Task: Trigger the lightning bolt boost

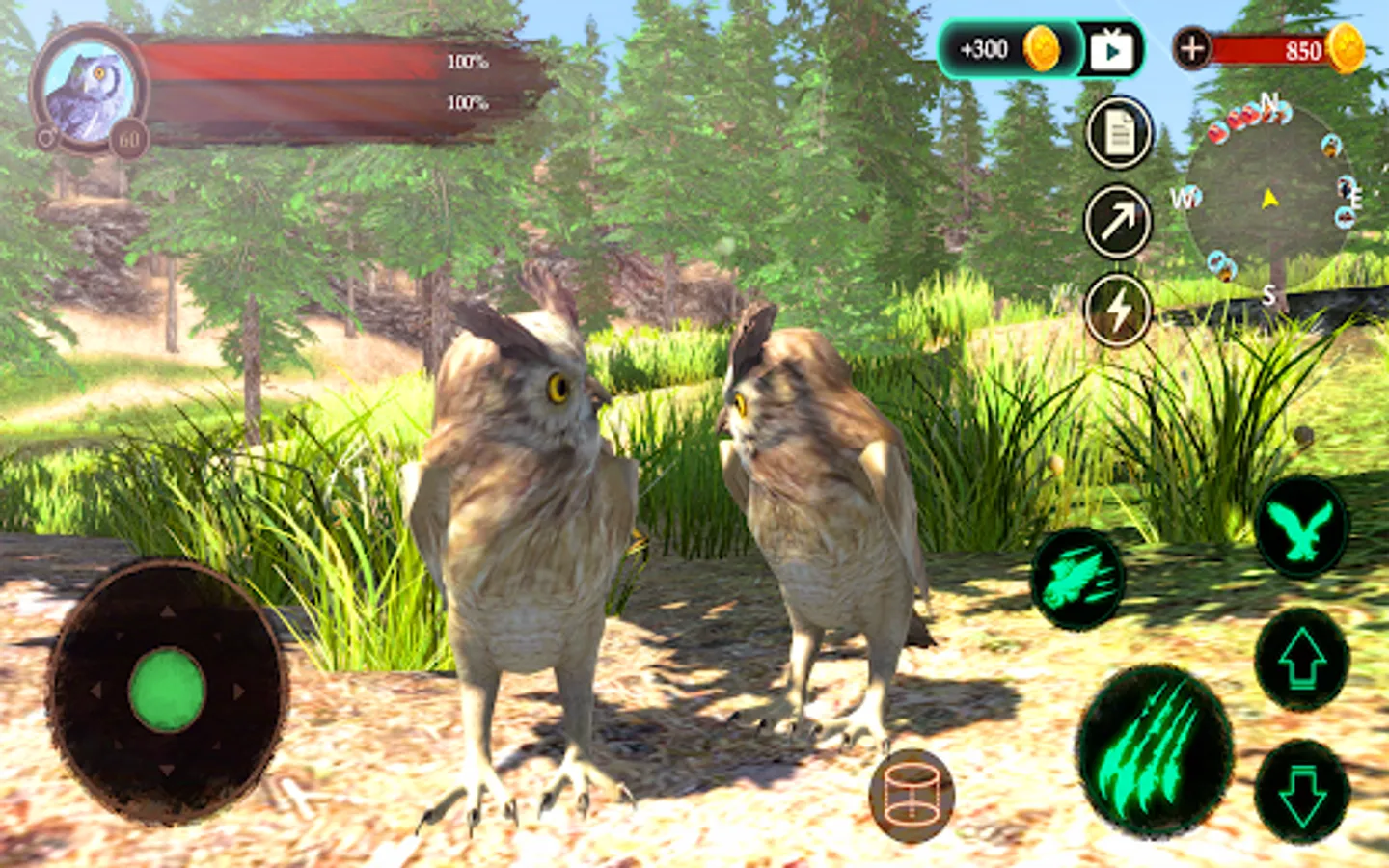Action: coord(1119,310)
